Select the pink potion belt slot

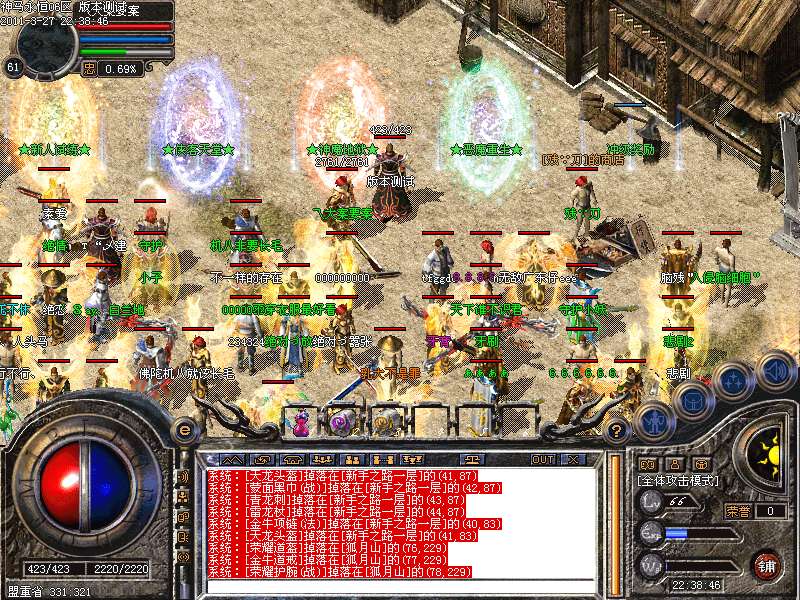click(x=300, y=421)
